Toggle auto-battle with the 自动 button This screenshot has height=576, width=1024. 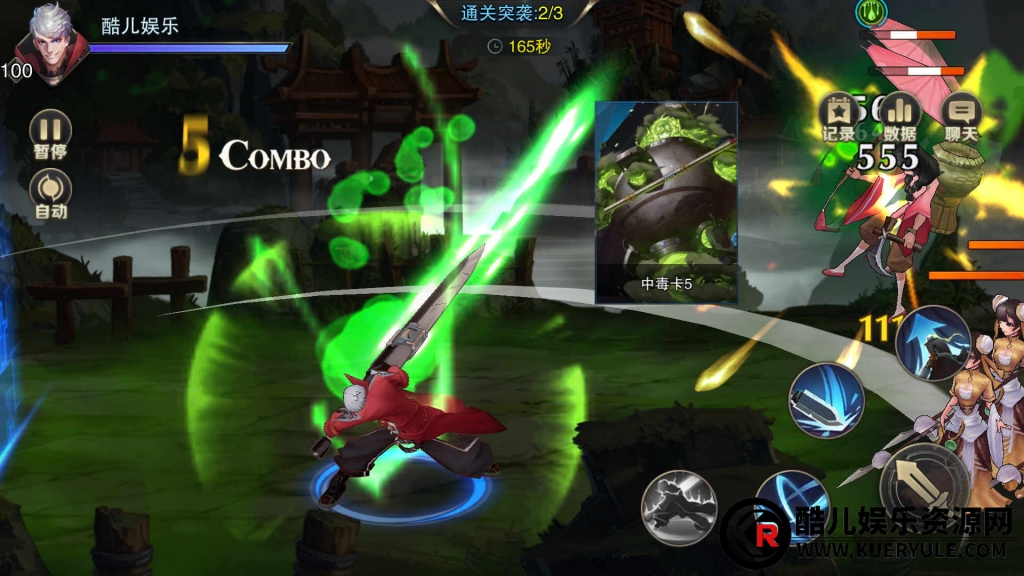click(x=50, y=192)
